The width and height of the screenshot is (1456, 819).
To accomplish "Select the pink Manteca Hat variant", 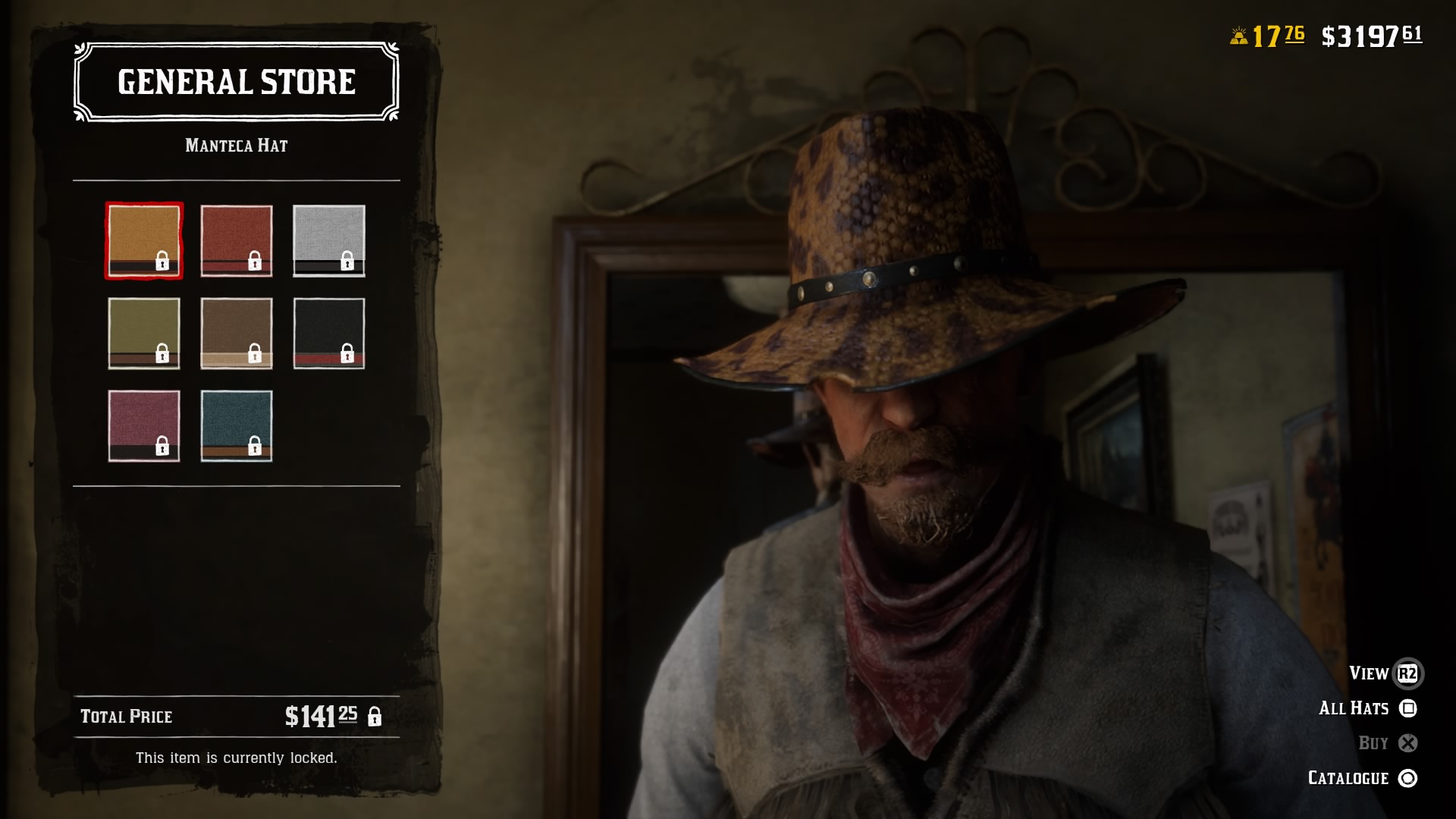I will [144, 425].
